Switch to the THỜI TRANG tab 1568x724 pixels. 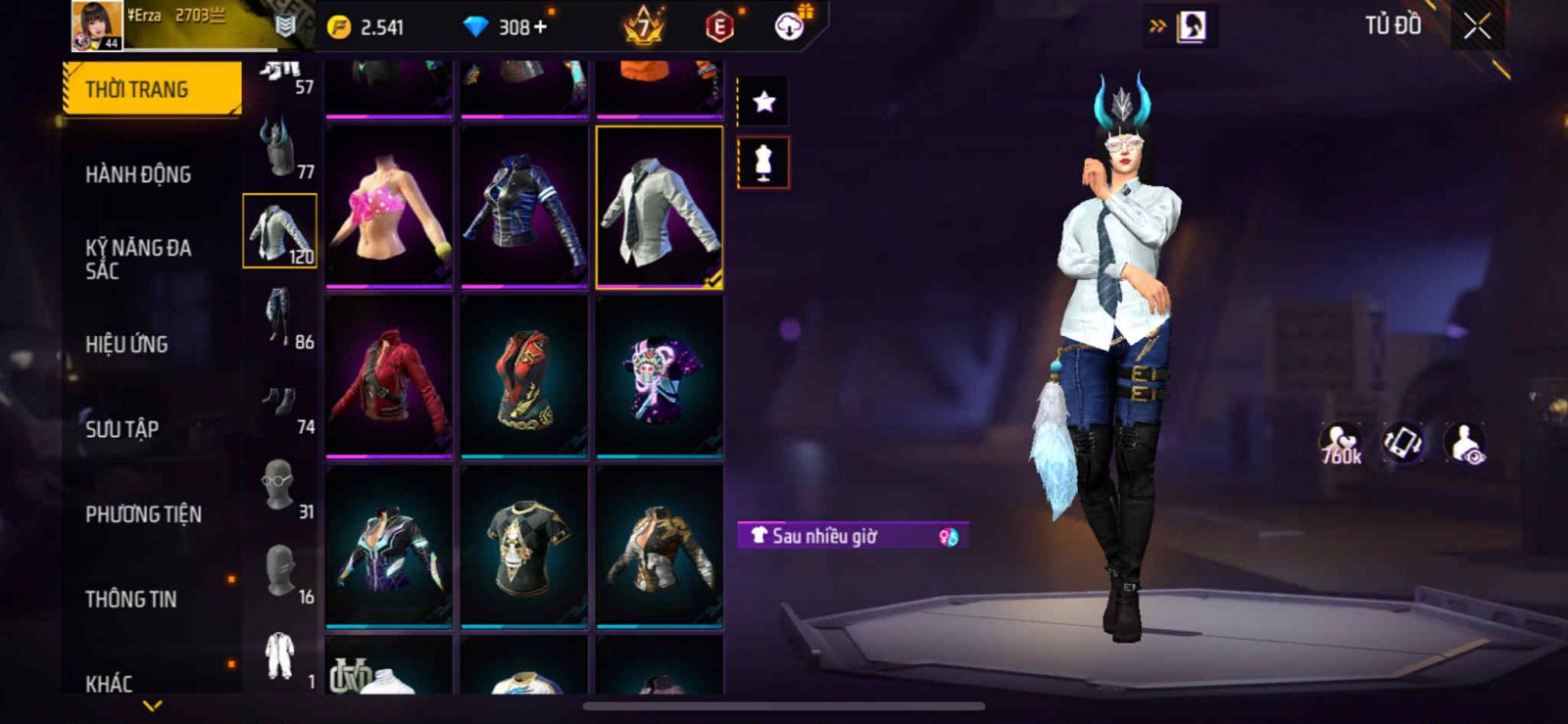pyautogui.click(x=151, y=89)
